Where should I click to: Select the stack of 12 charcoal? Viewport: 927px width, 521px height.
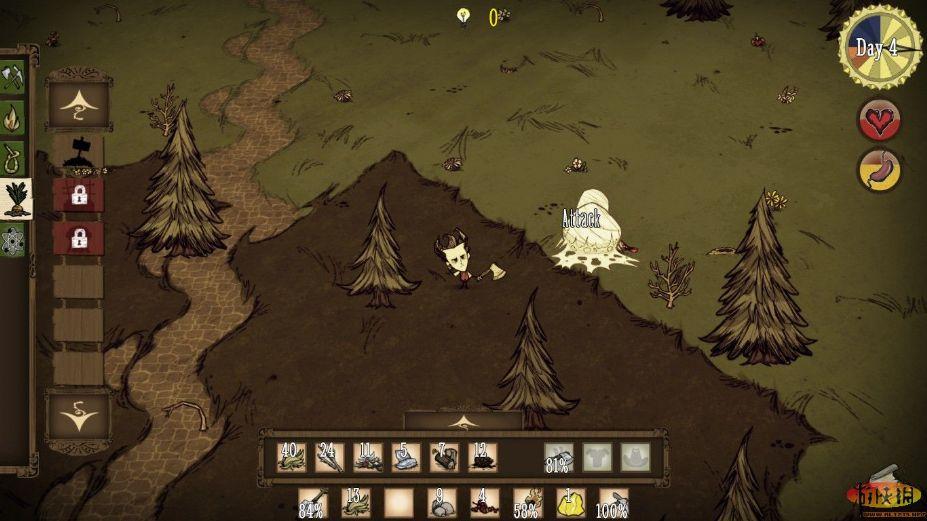coord(483,457)
